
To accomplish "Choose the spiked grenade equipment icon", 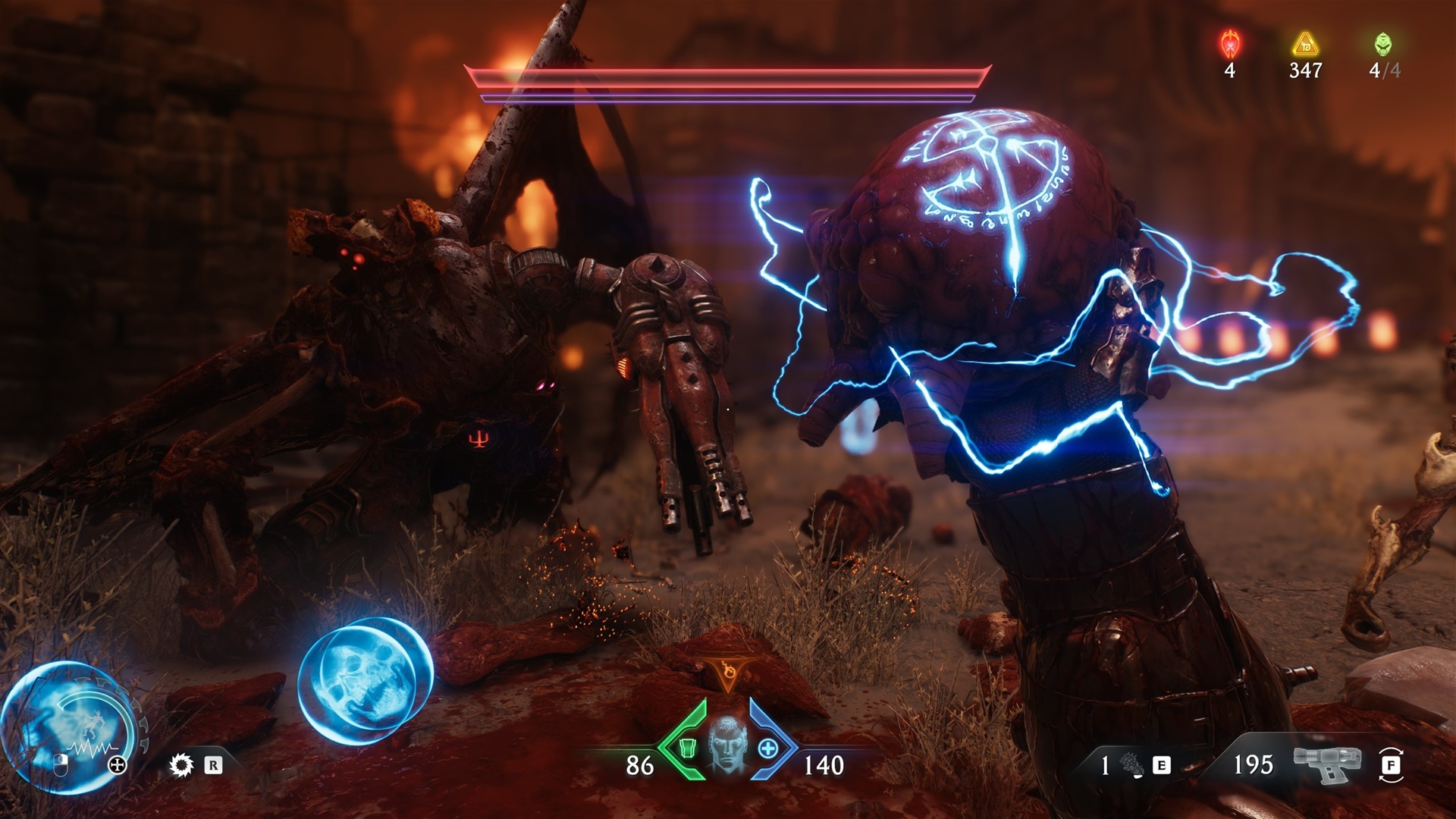I will pyautogui.click(x=1133, y=764).
